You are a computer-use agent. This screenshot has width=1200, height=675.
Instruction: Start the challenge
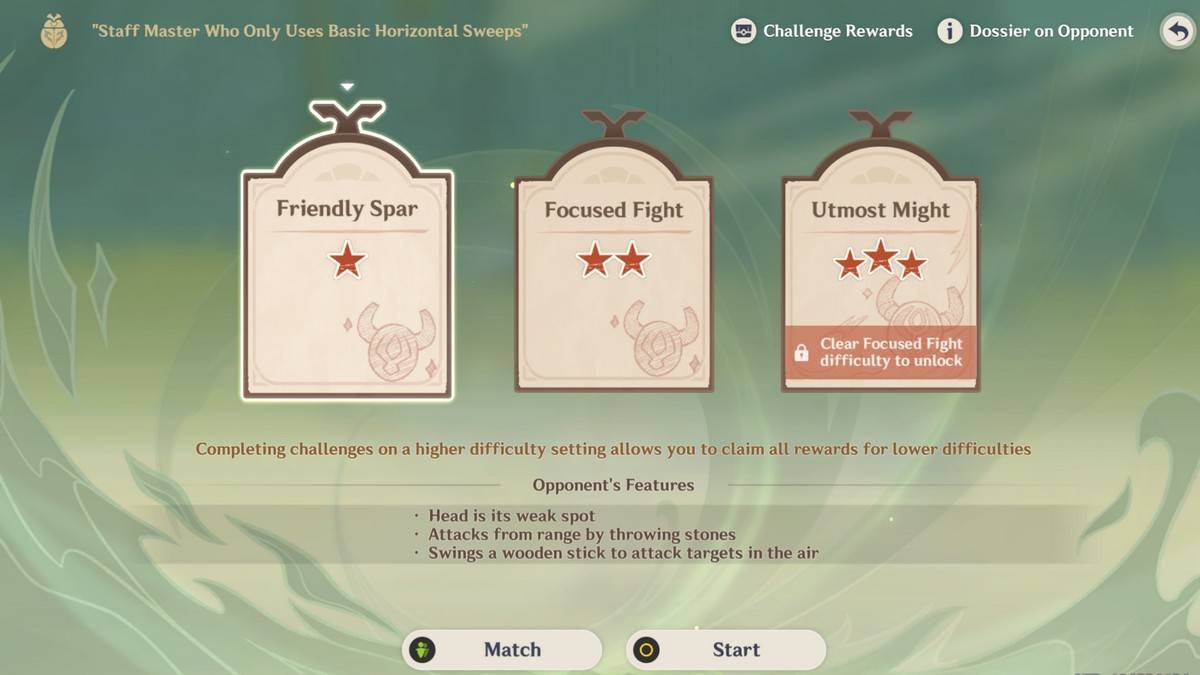click(x=726, y=650)
